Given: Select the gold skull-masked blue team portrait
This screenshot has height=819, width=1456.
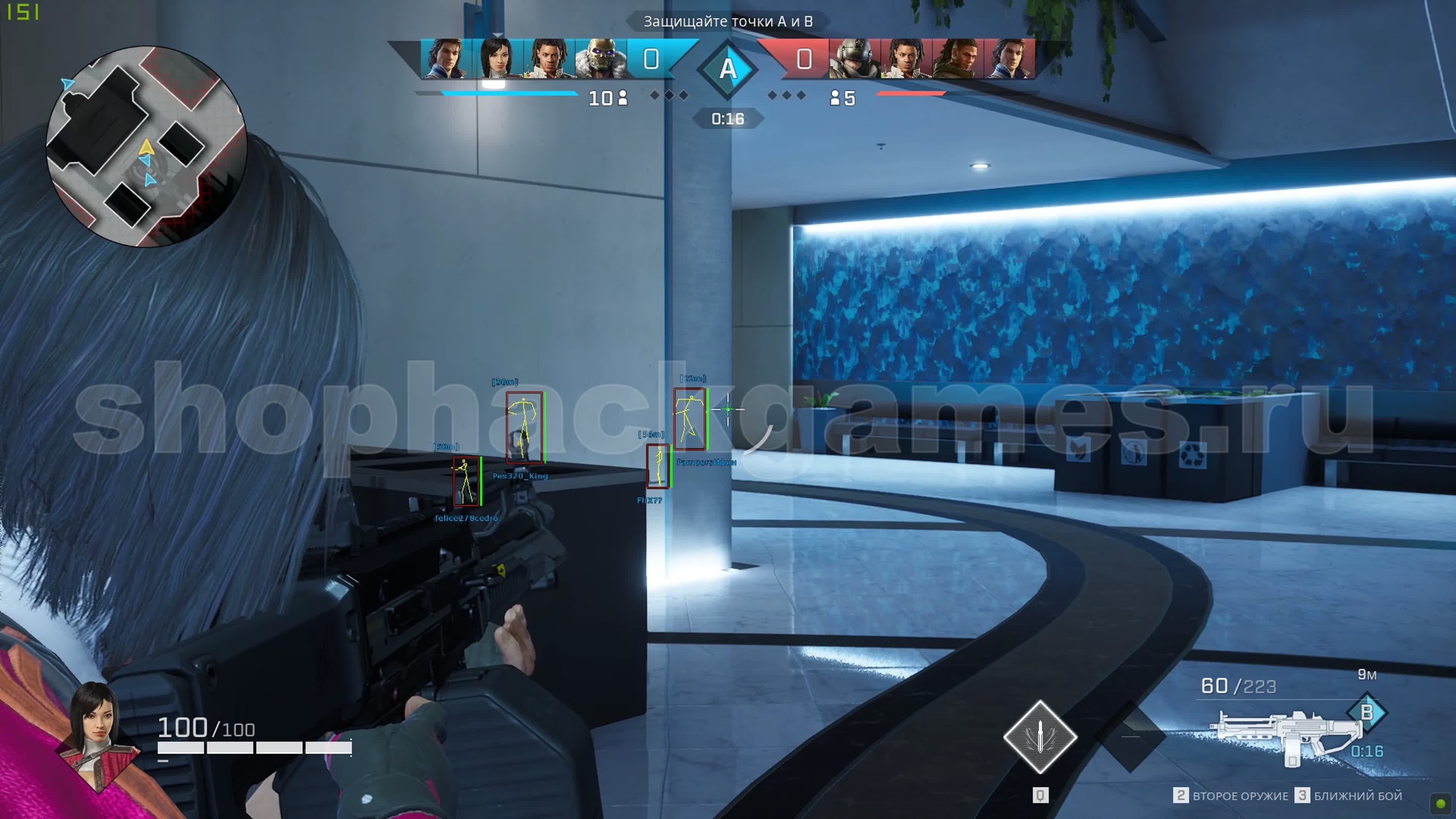Looking at the screenshot, I should 600,58.
